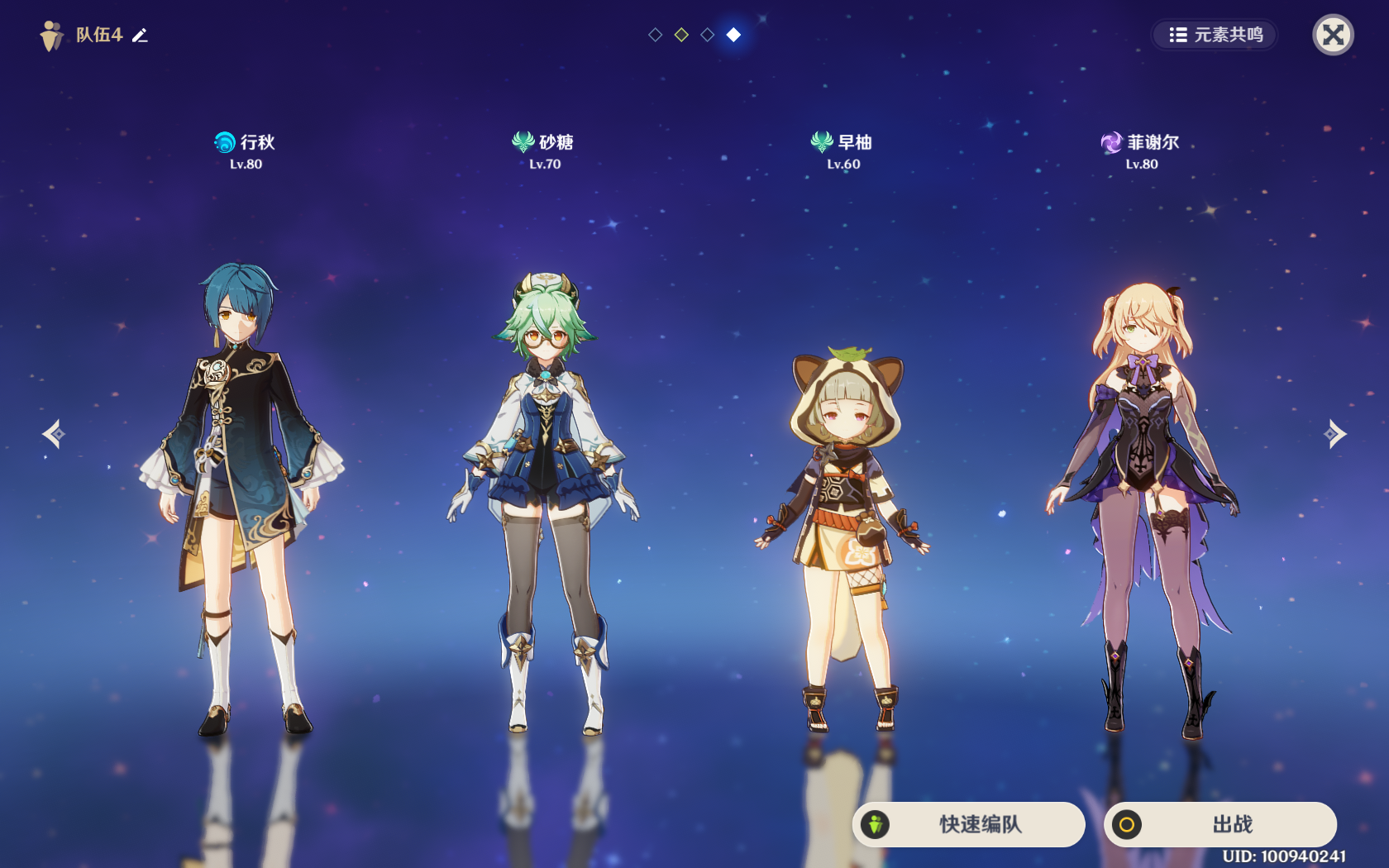This screenshot has width=1389, height=868.
Task: Open 快速编队 quick team setup
Action: click(x=969, y=824)
